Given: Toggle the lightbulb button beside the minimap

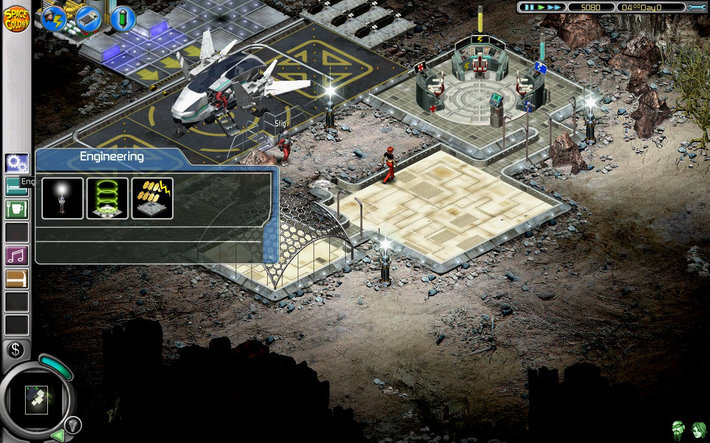Looking at the screenshot, I should [72, 423].
